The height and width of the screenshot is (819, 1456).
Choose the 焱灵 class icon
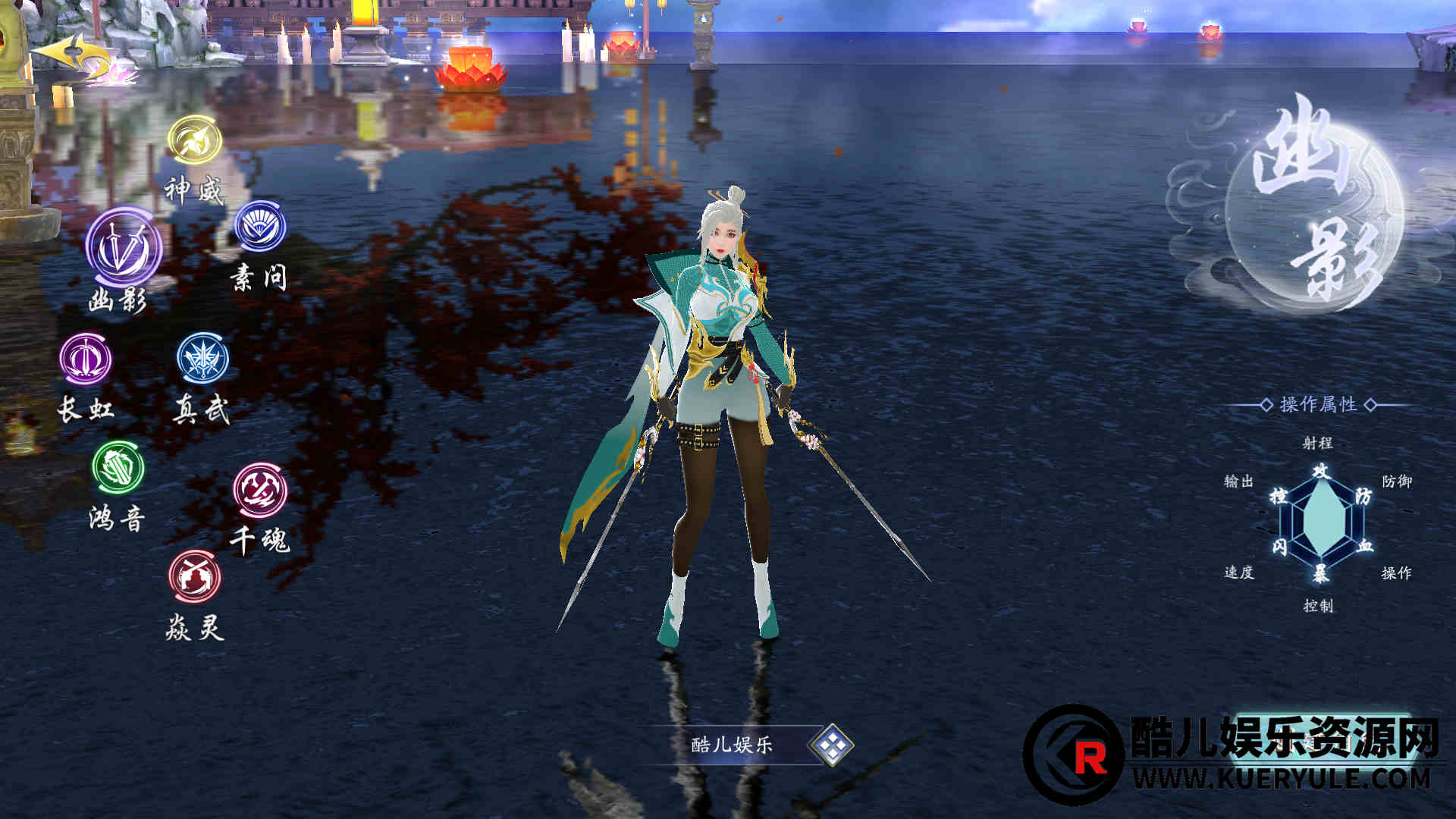click(195, 576)
